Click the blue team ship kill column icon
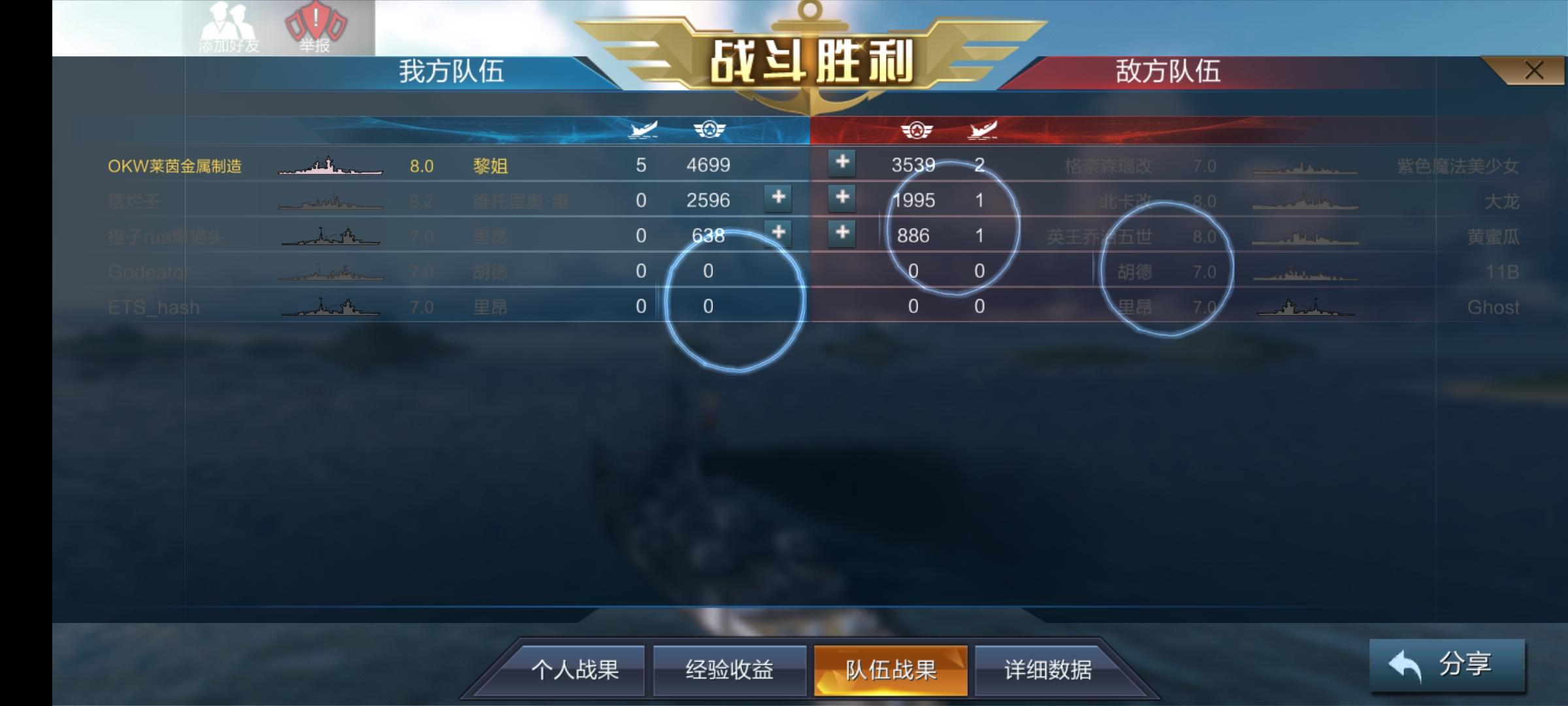 click(644, 129)
